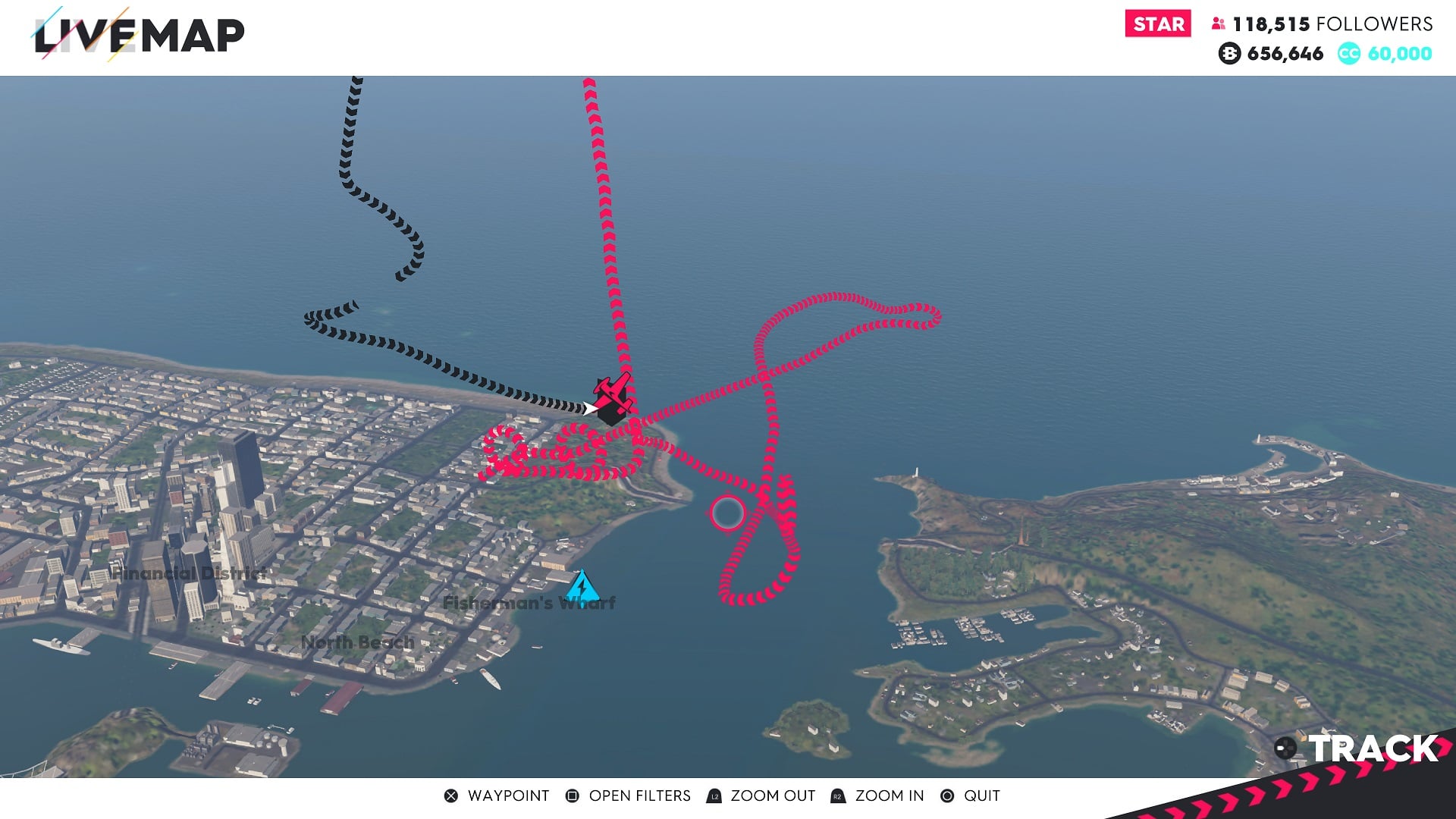1456x819 pixels.
Task: Select the circular waypoint marker on the water
Action: [727, 513]
